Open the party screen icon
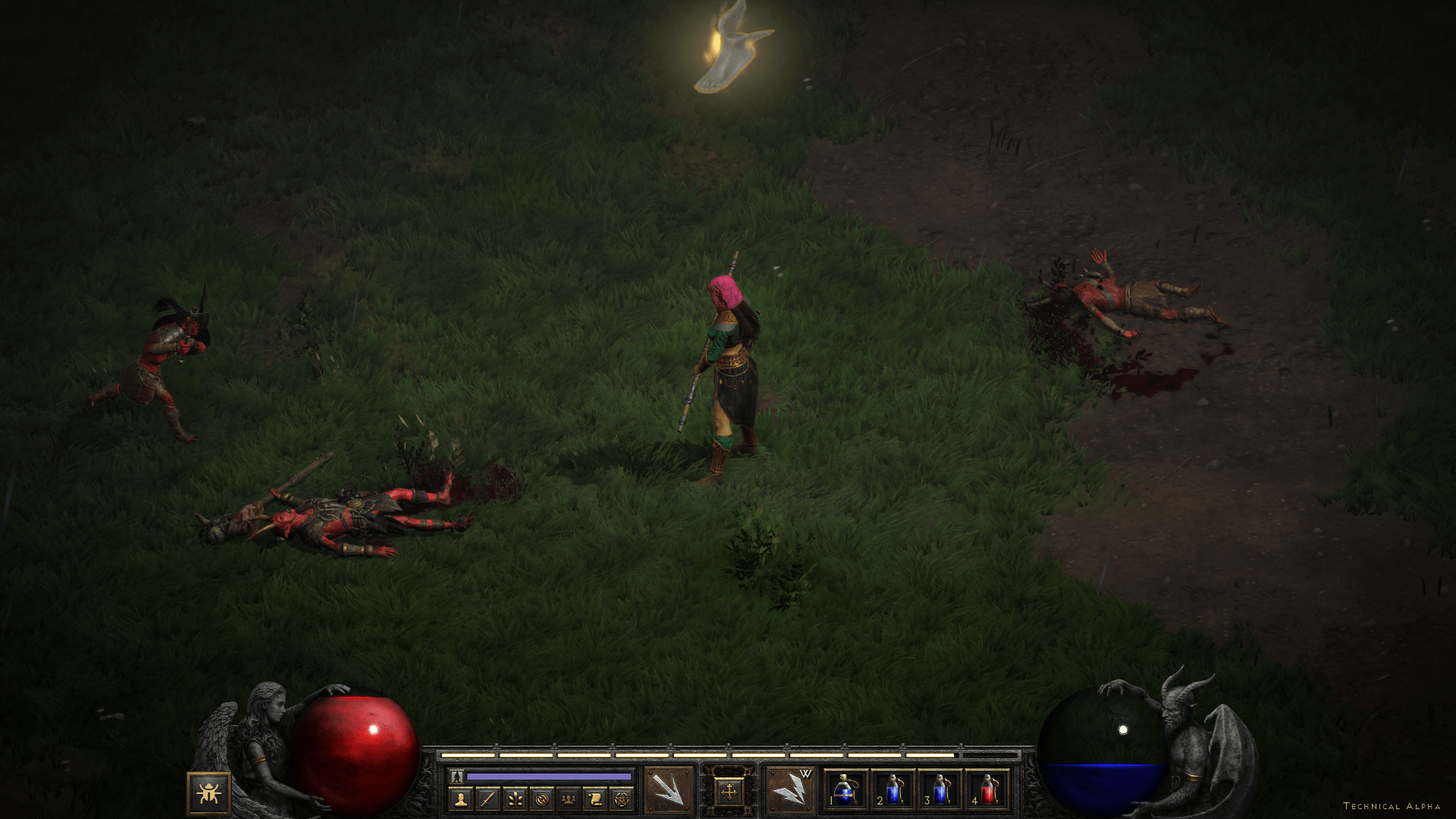Screen dimensions: 1456x819 [x=568, y=799]
